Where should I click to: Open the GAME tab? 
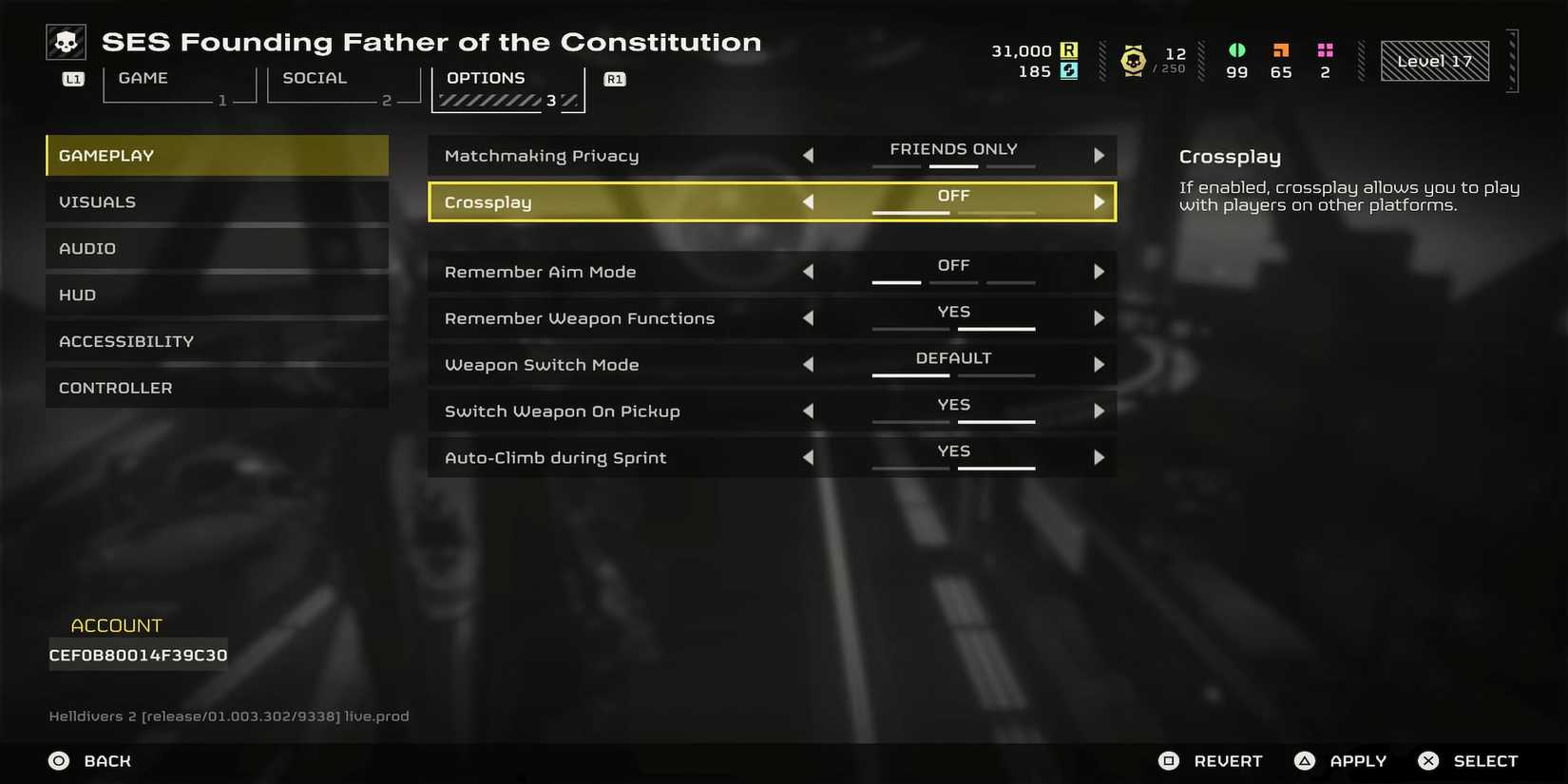pyautogui.click(x=143, y=78)
